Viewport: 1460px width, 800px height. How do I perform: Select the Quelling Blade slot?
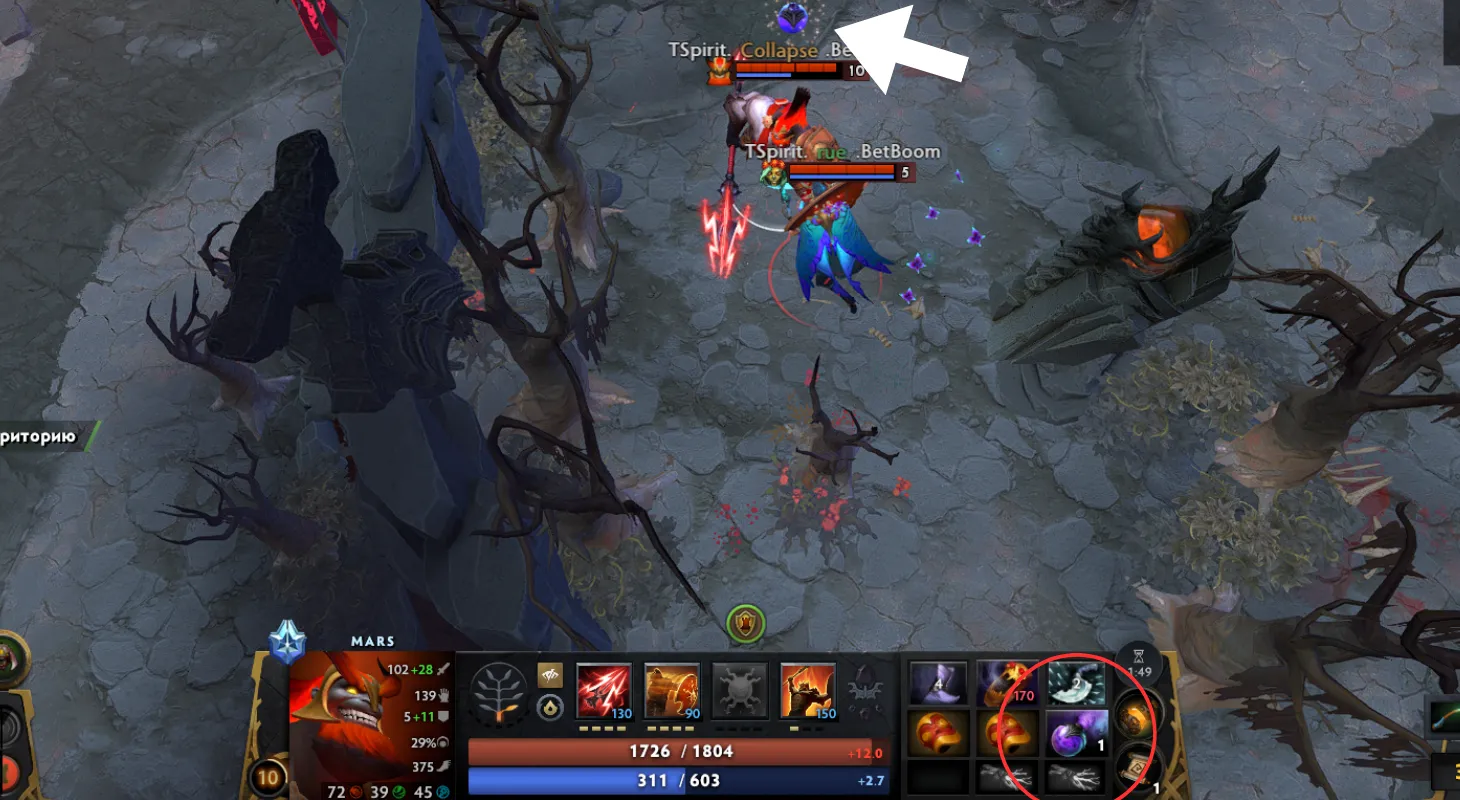point(1076,683)
